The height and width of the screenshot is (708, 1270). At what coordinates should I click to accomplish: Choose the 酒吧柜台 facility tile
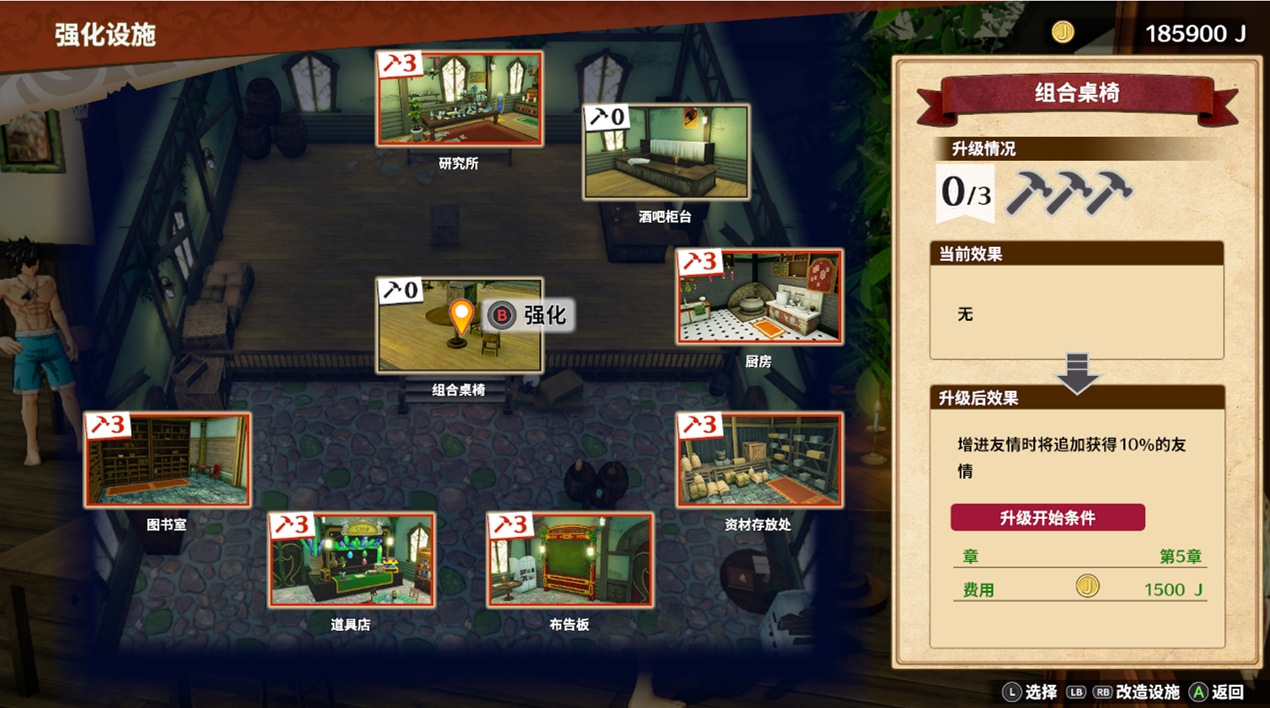click(667, 152)
